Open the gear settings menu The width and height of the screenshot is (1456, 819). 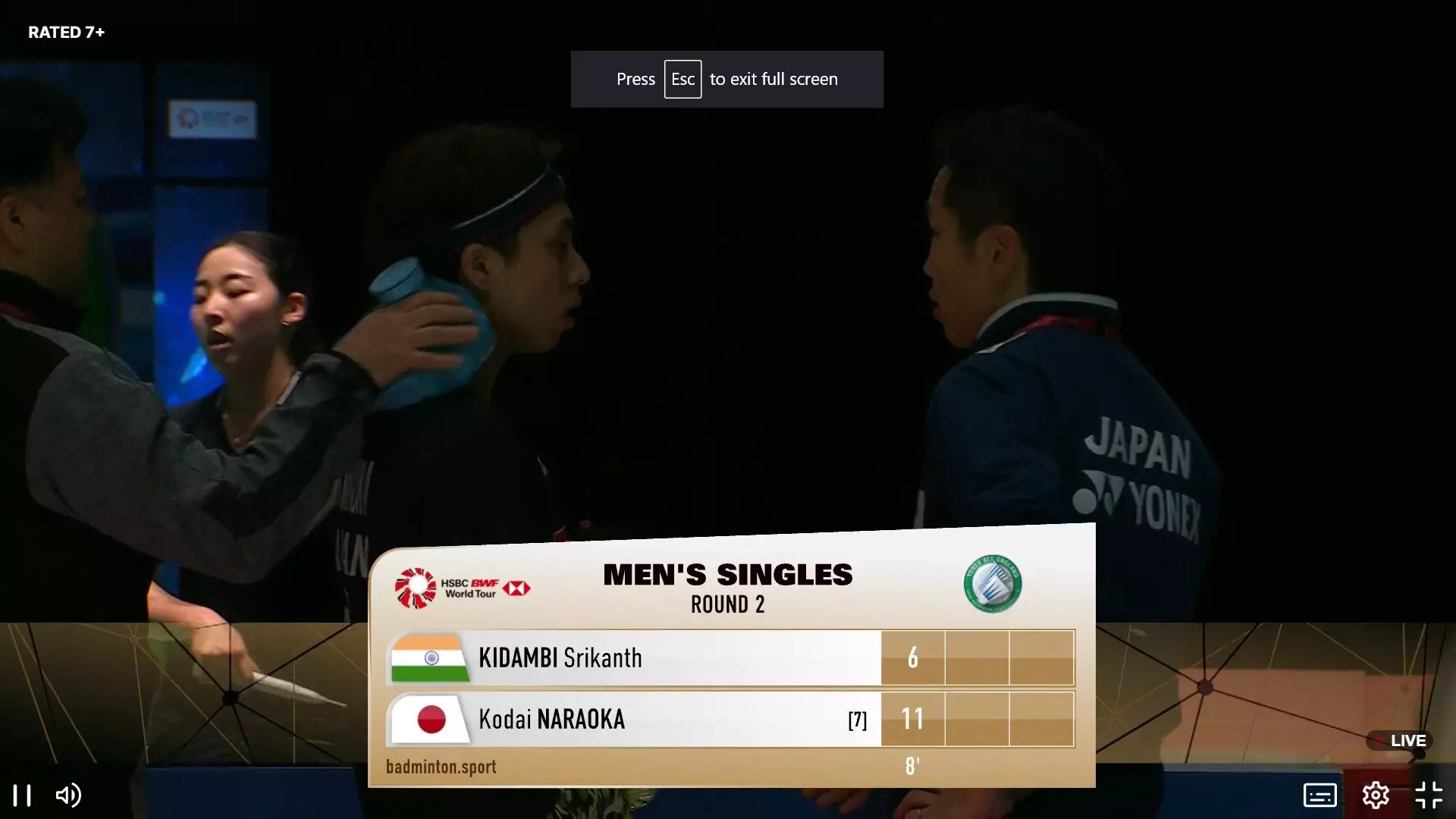pos(1375,795)
